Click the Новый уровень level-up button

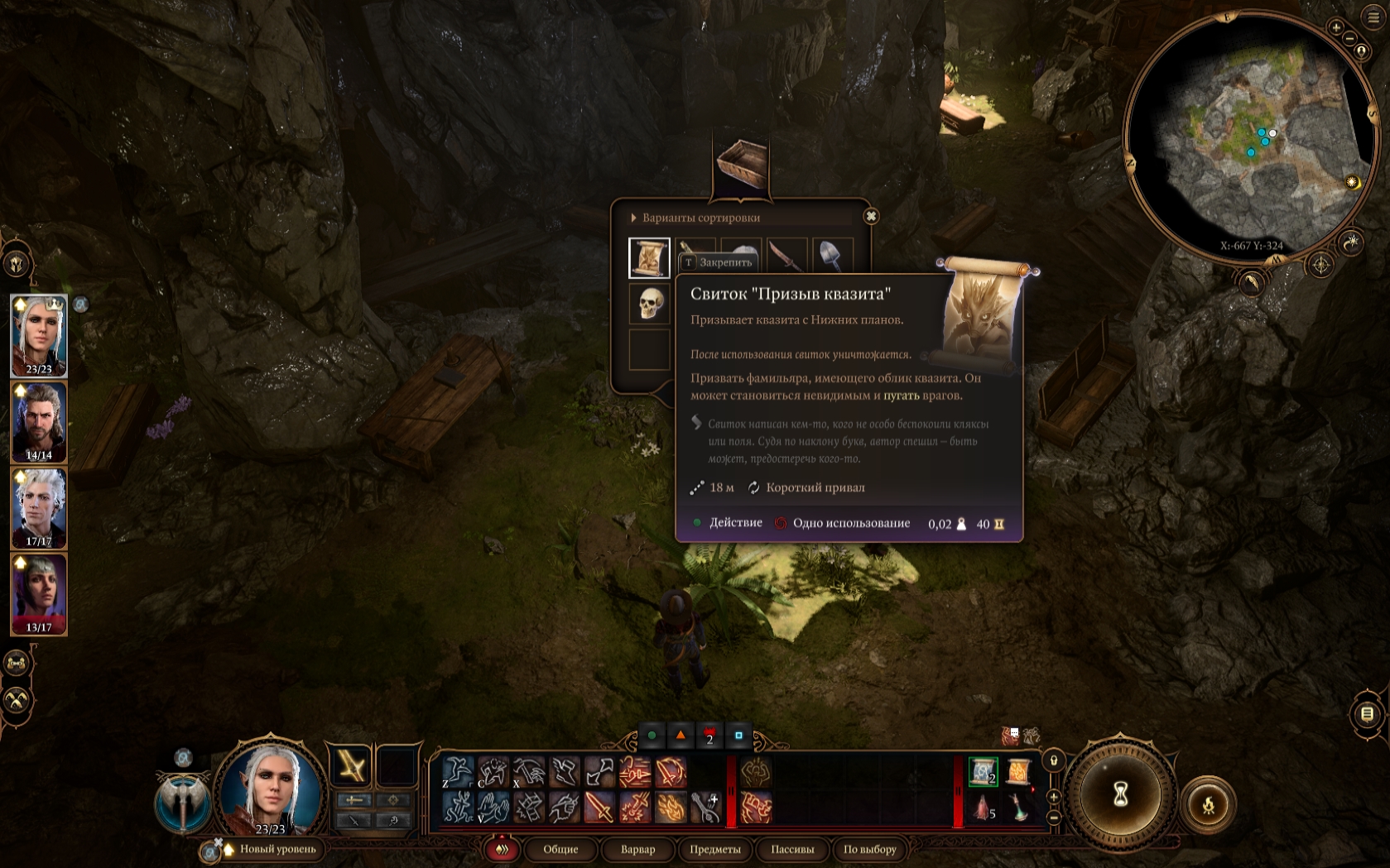coord(277,849)
